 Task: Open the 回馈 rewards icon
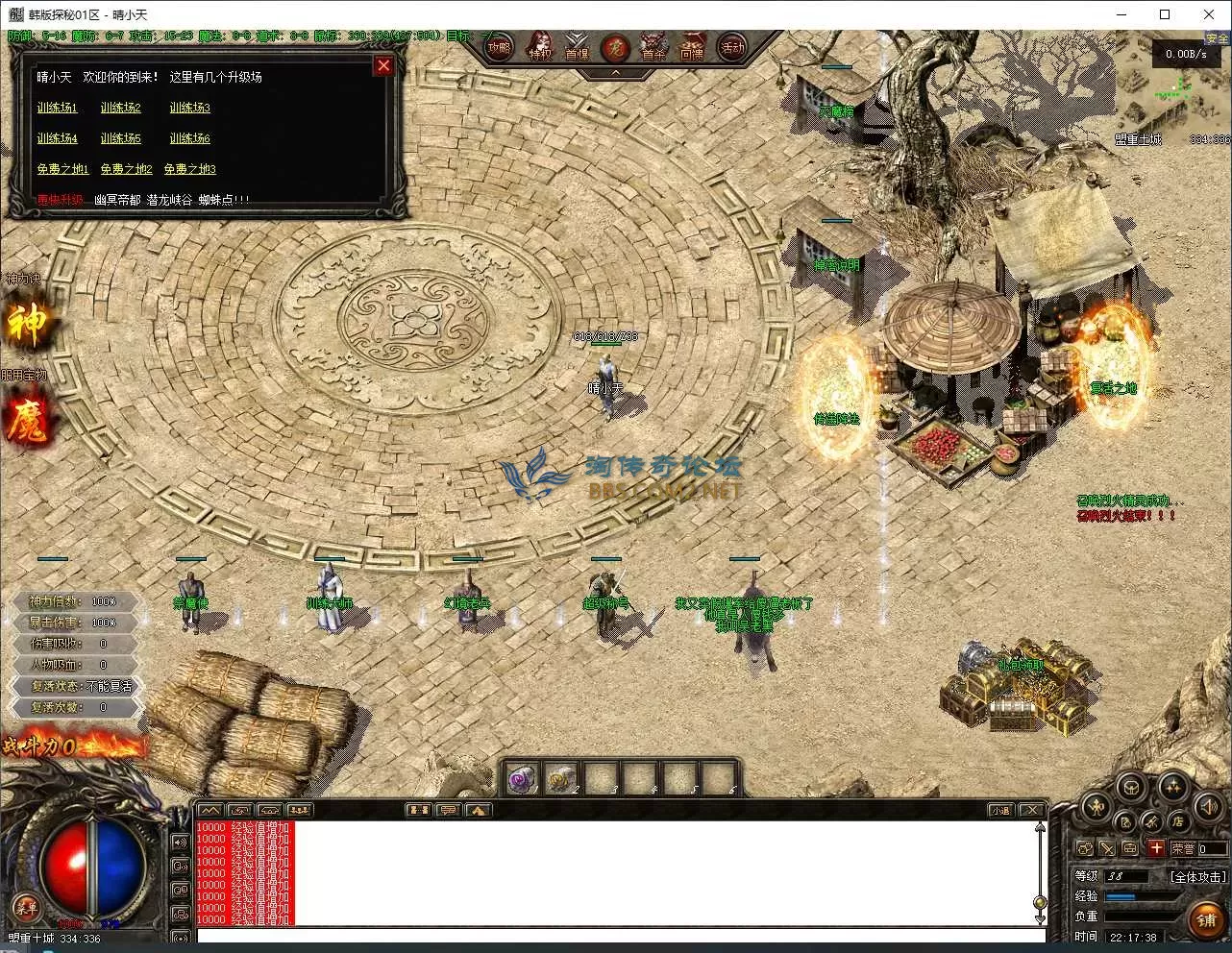[692, 48]
